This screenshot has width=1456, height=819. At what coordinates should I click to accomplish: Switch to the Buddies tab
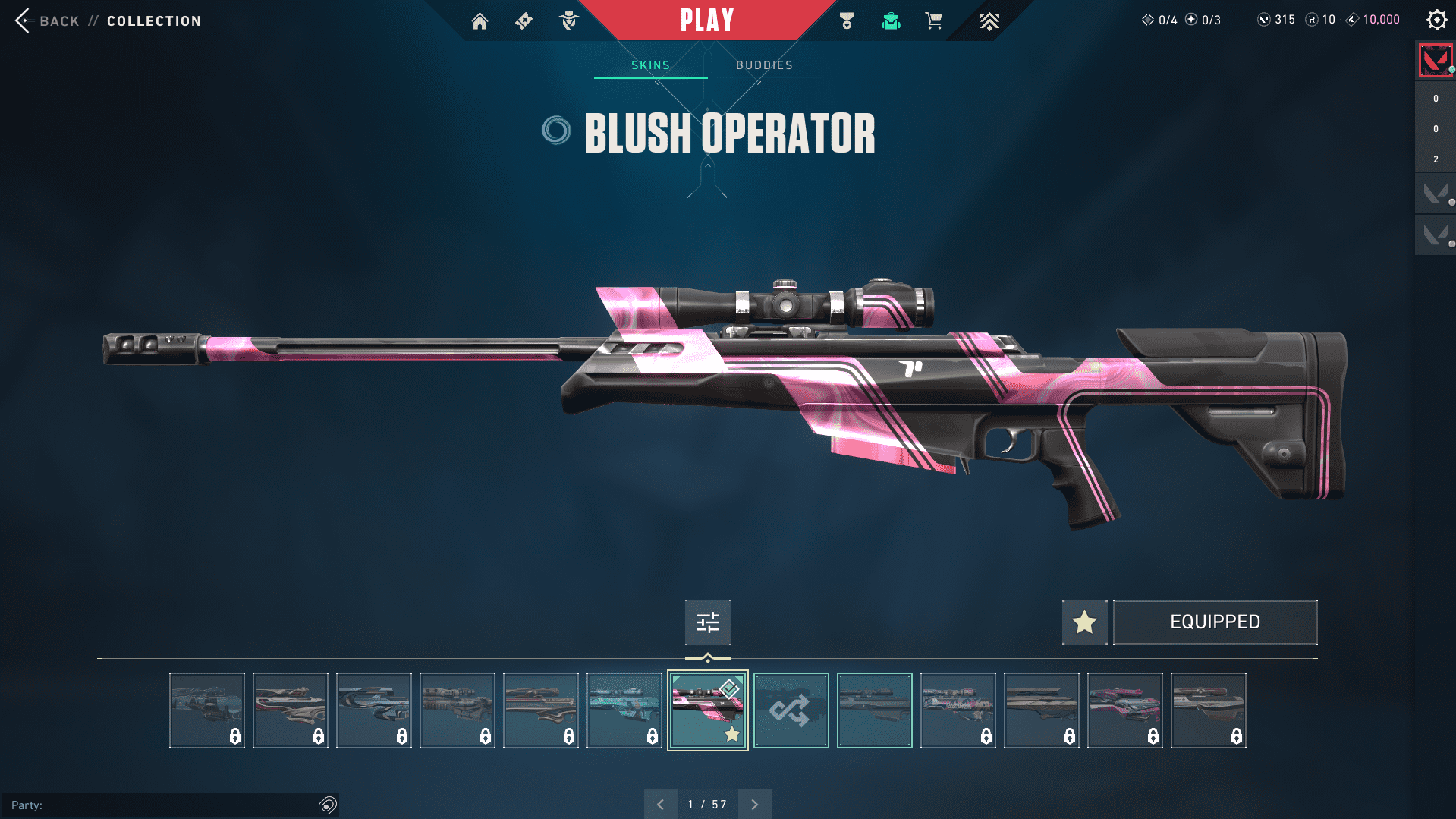click(x=764, y=65)
